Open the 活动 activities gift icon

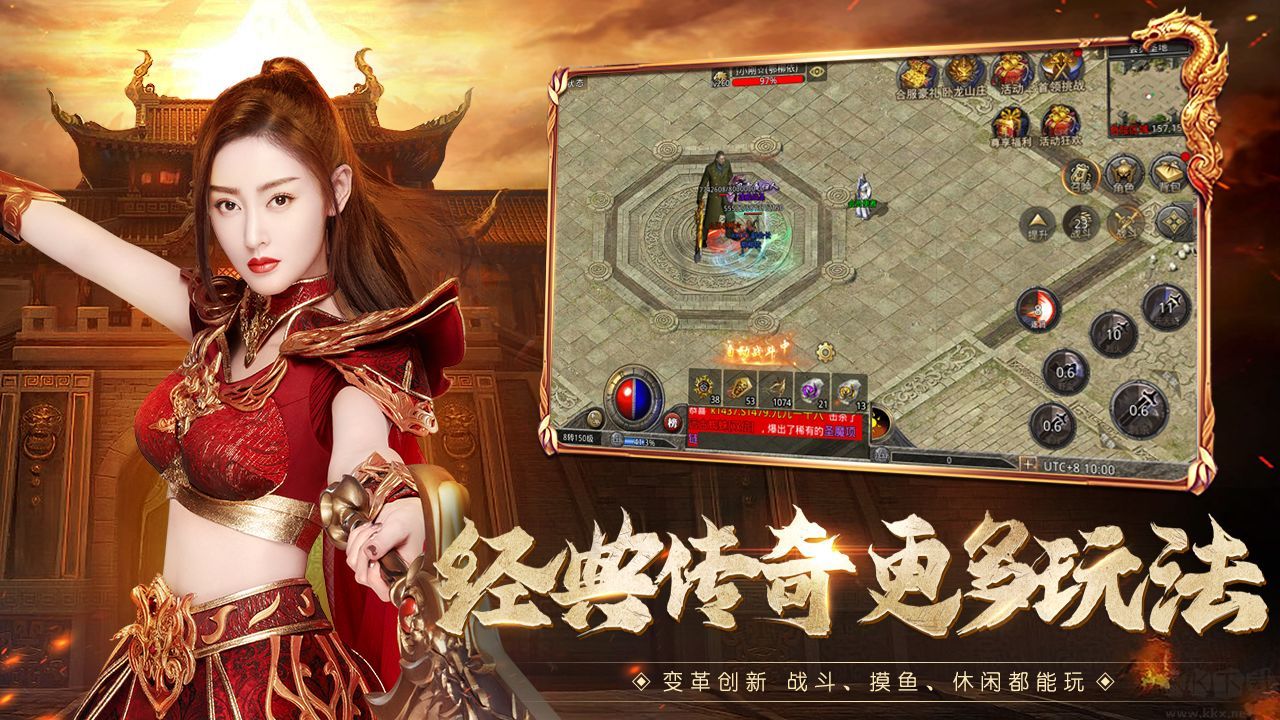(x=1012, y=71)
